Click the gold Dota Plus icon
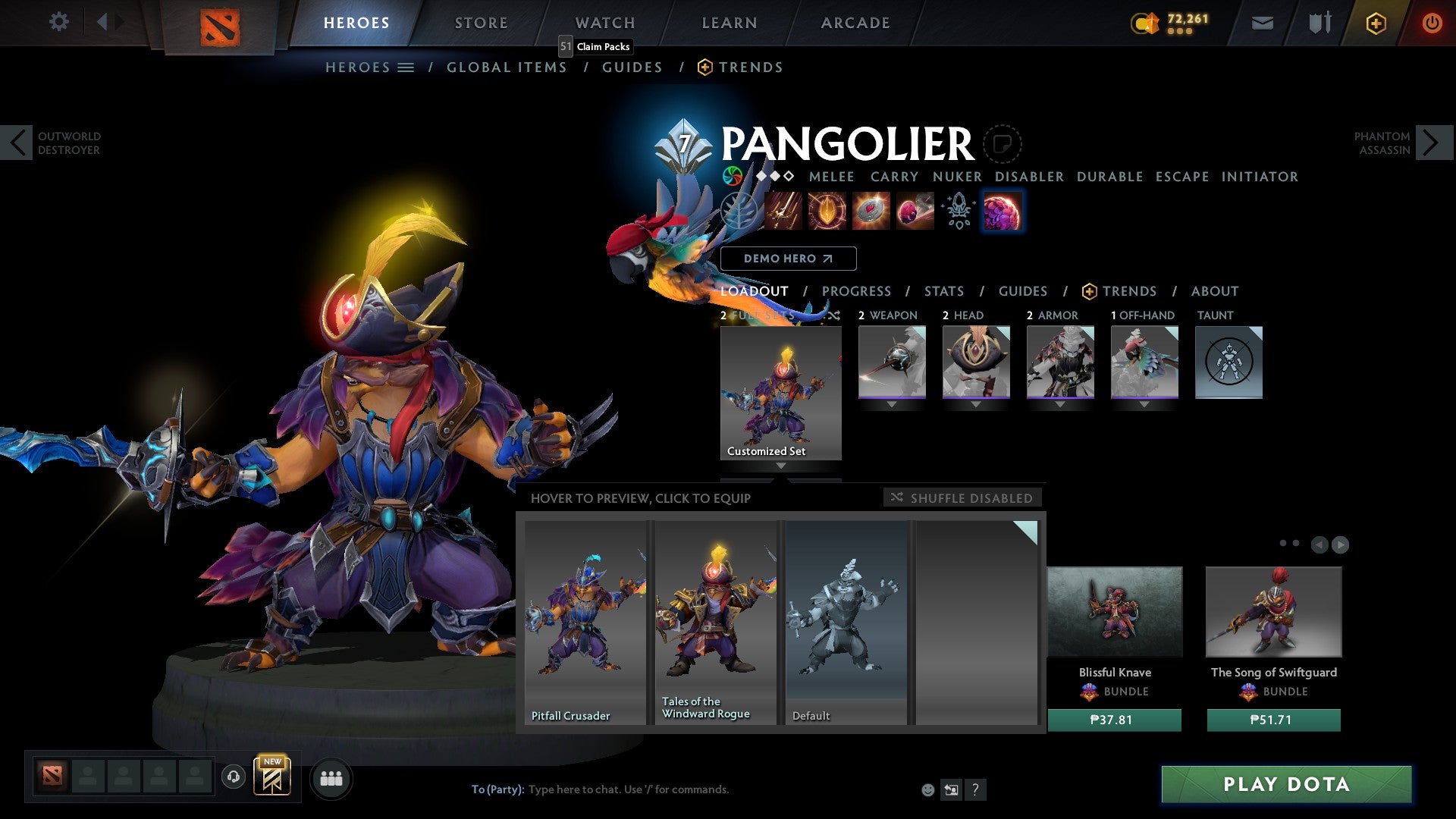 [1376, 23]
